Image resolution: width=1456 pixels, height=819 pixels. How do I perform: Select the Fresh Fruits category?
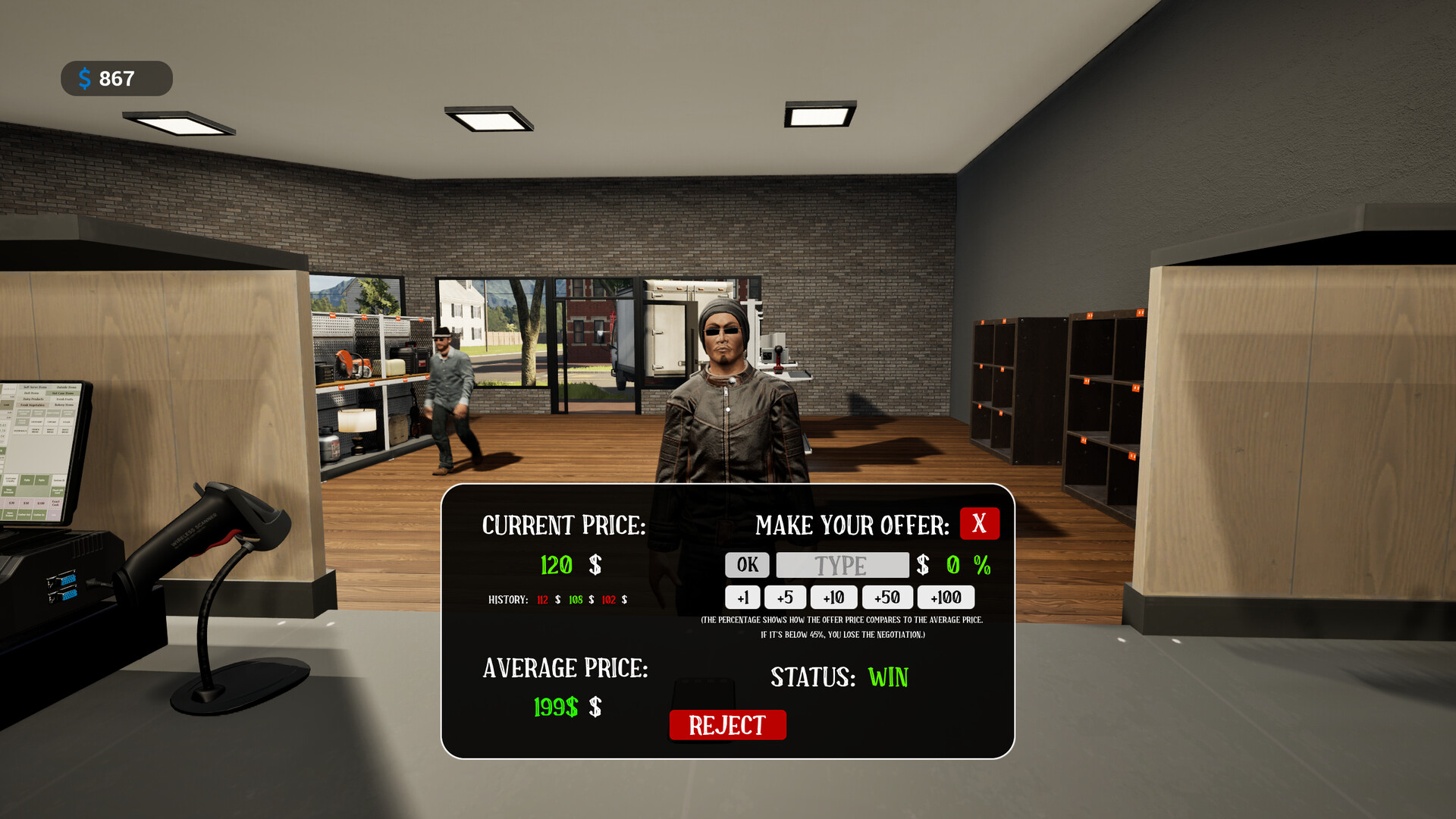(64, 399)
